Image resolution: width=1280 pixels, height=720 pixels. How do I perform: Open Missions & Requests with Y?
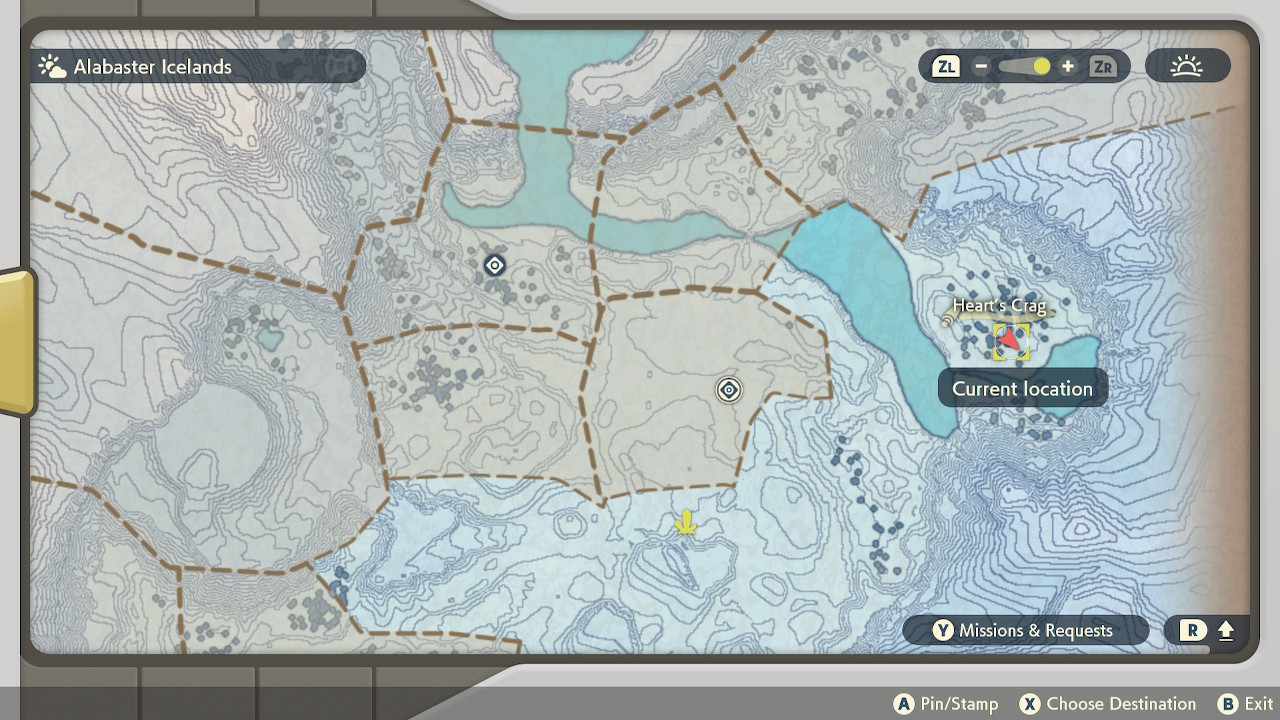point(1026,631)
